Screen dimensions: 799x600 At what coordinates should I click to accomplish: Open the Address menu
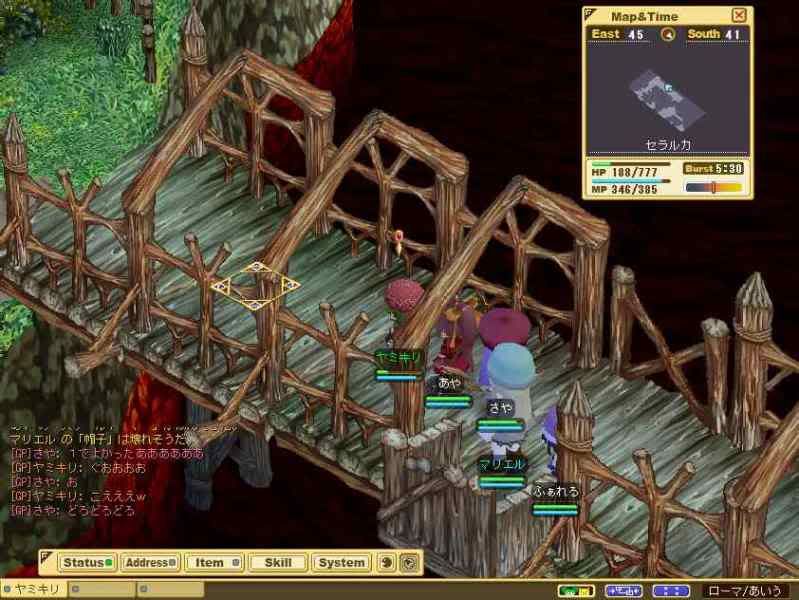(150, 562)
